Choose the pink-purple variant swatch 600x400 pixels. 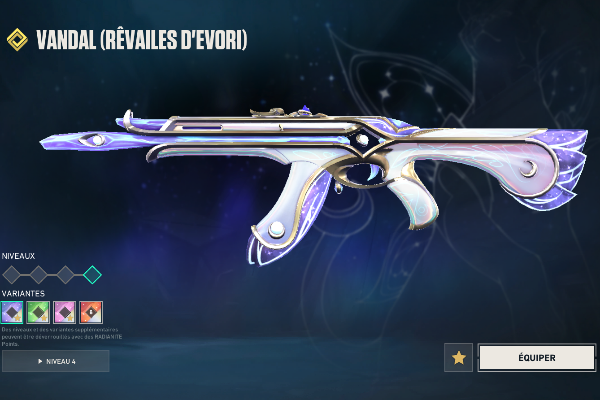point(65,312)
